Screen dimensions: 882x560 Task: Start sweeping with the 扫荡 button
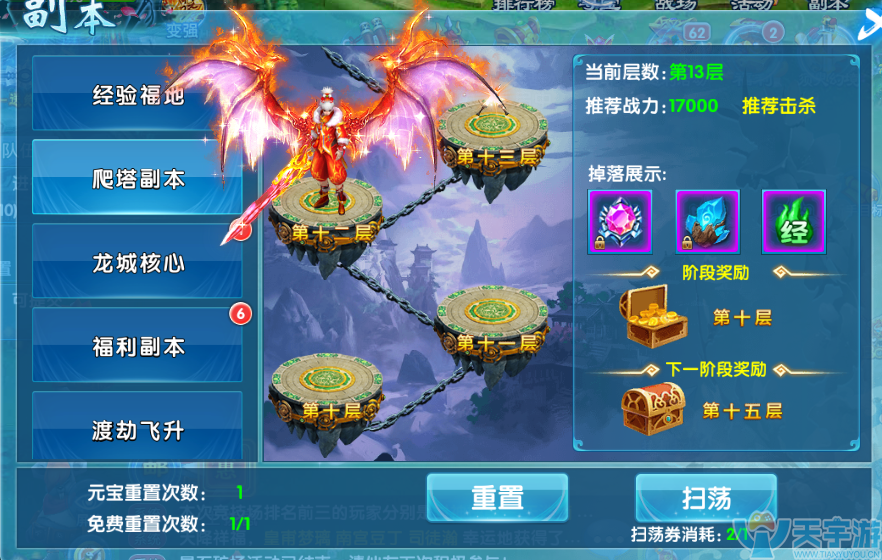point(706,497)
